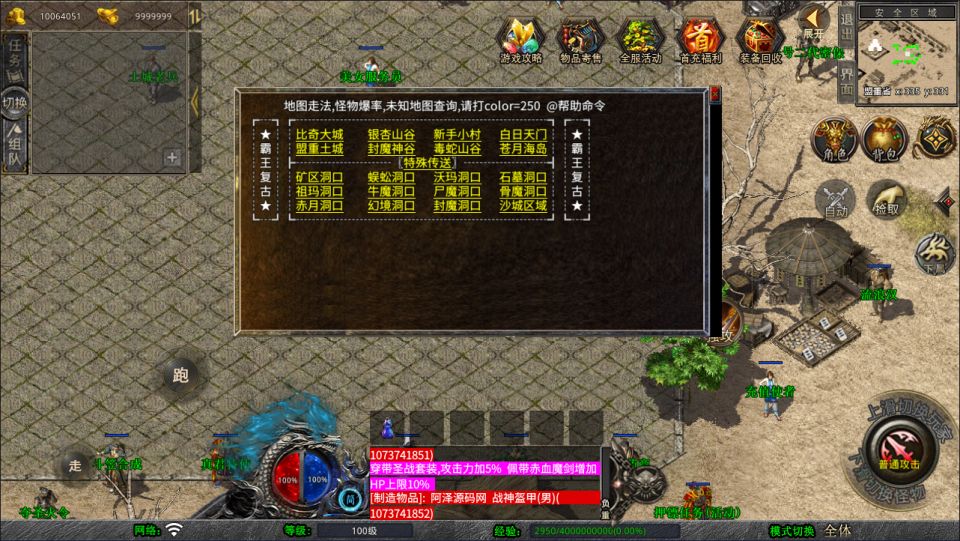Switch to the 任务 quest tab
This screenshot has height=541, width=960.
[x=15, y=58]
